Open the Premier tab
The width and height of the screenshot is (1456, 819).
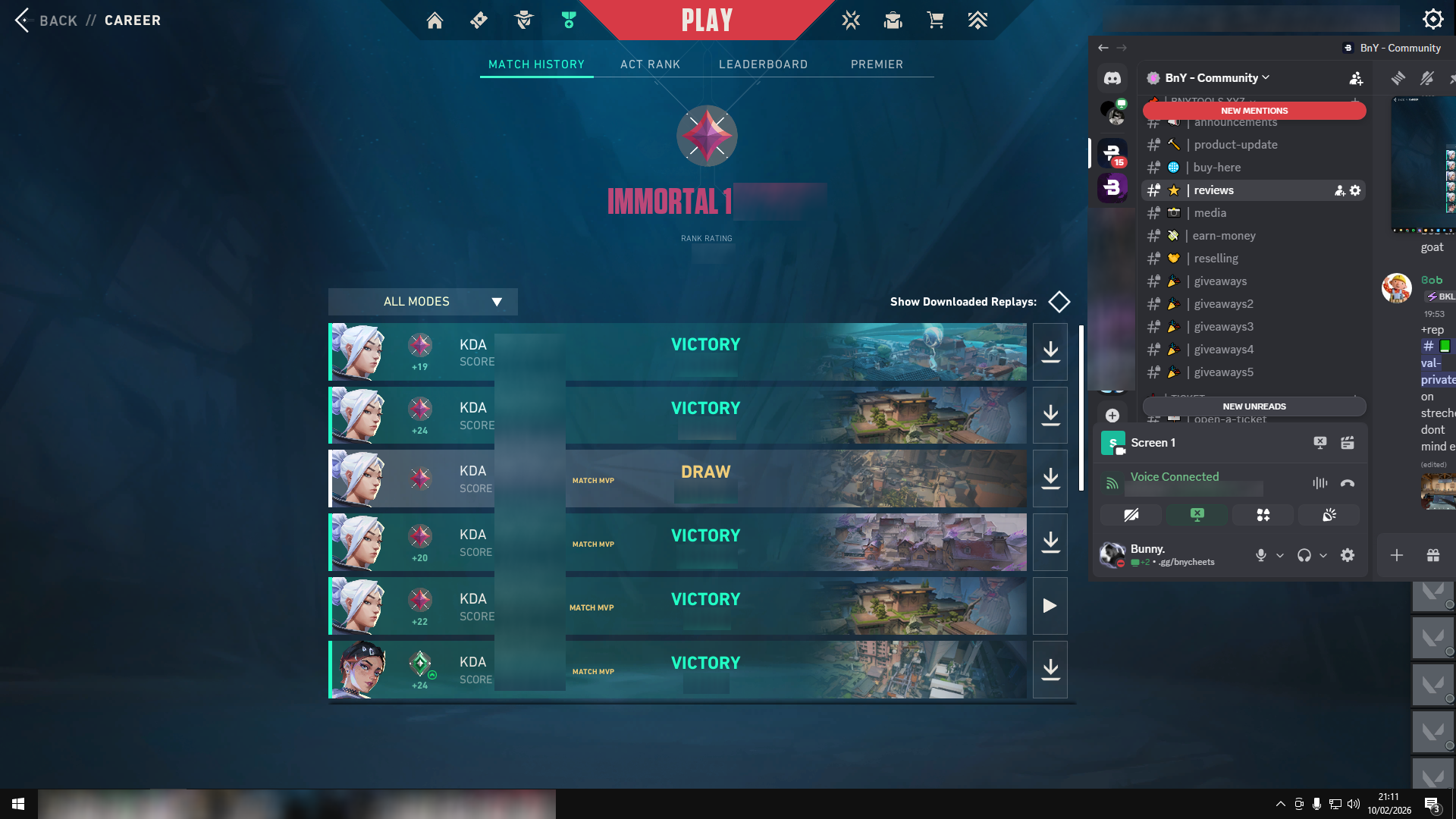[877, 64]
